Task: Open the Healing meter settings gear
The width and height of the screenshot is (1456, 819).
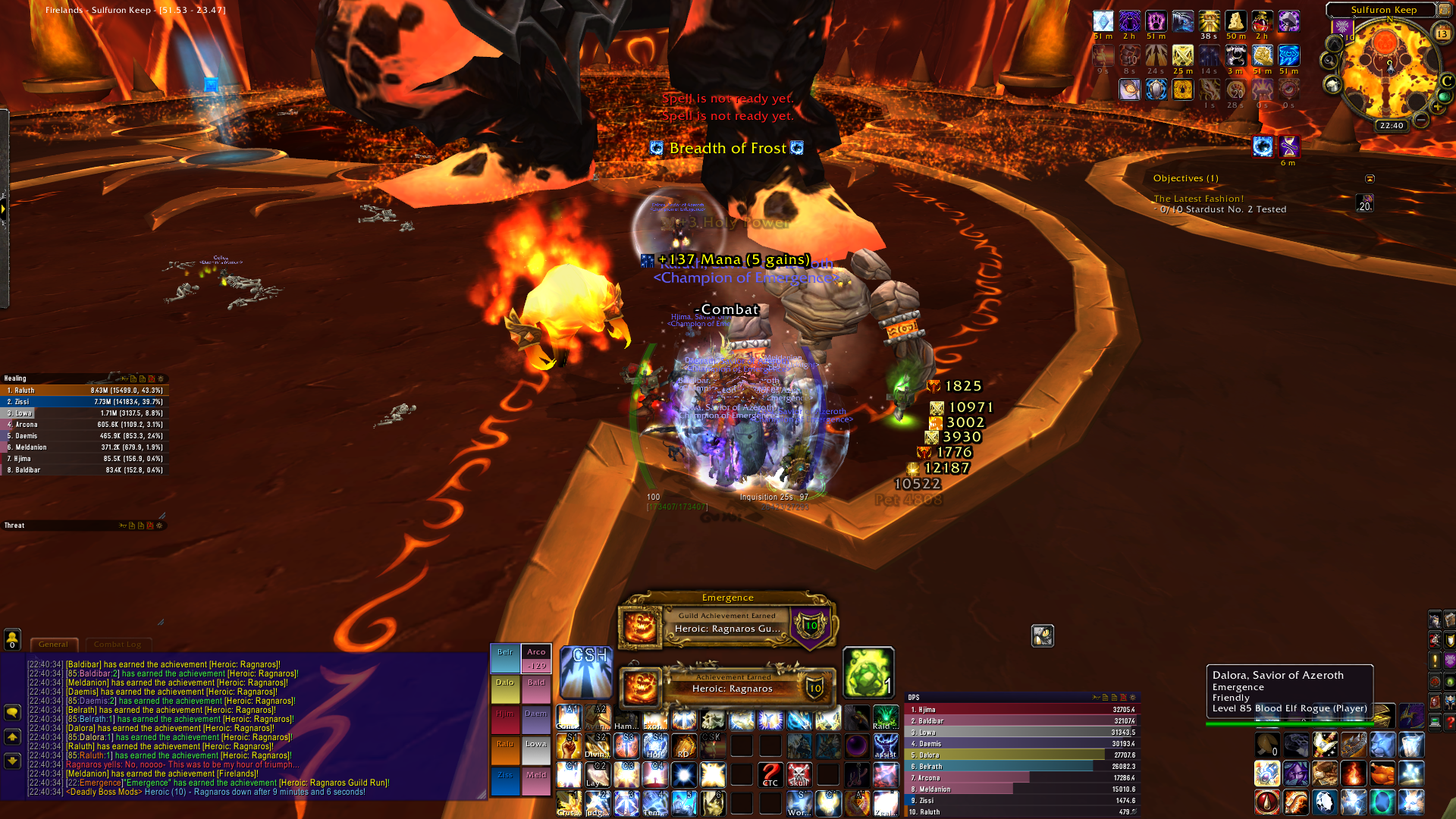Action: [160, 378]
